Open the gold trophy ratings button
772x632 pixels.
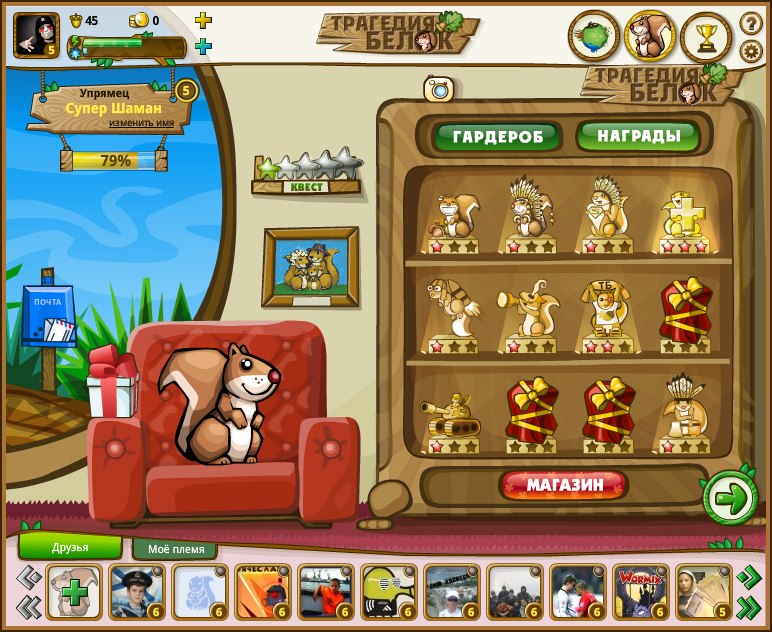[707, 37]
